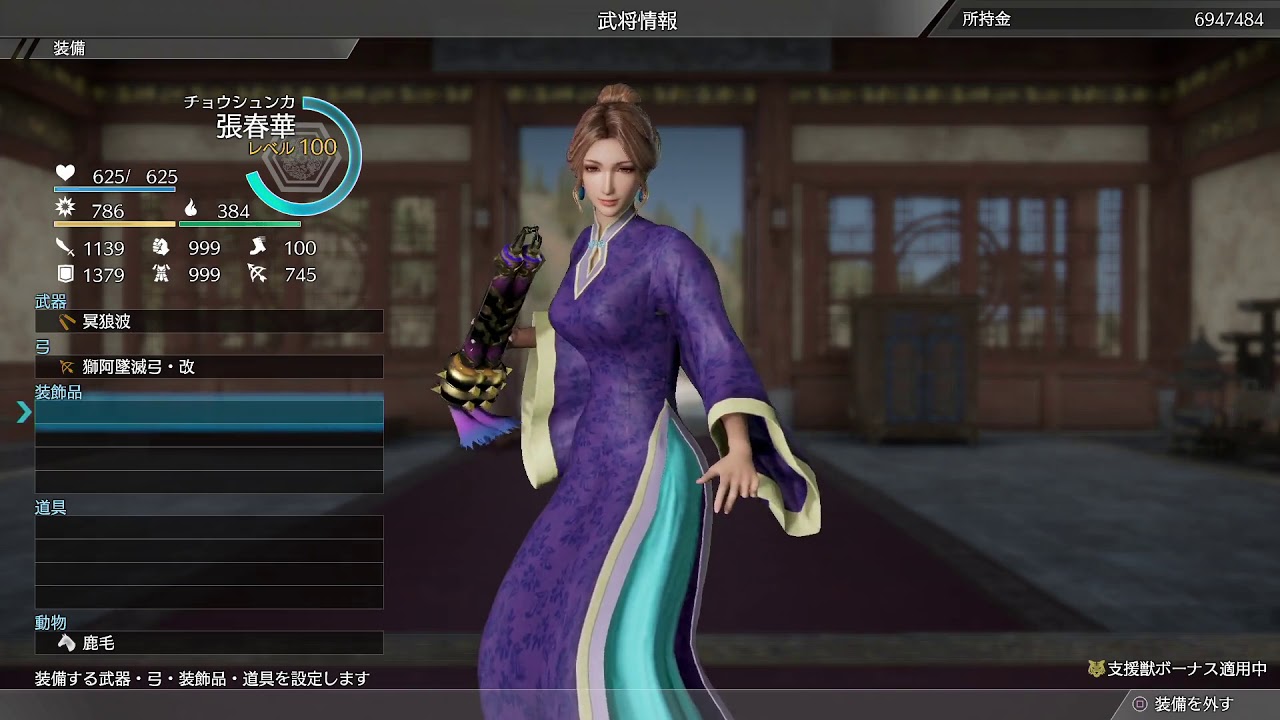Select the highlighted empty 装飾品 accessory slot
The width and height of the screenshot is (1280, 720).
[207, 410]
